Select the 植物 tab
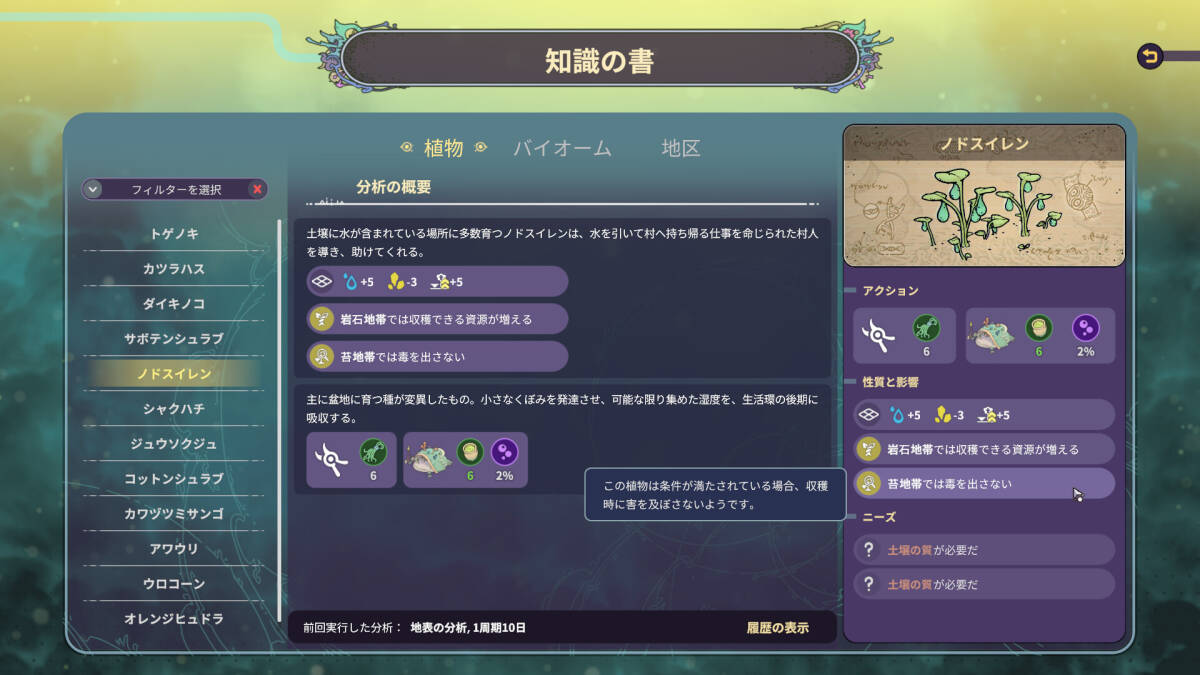 pyautogui.click(x=443, y=148)
